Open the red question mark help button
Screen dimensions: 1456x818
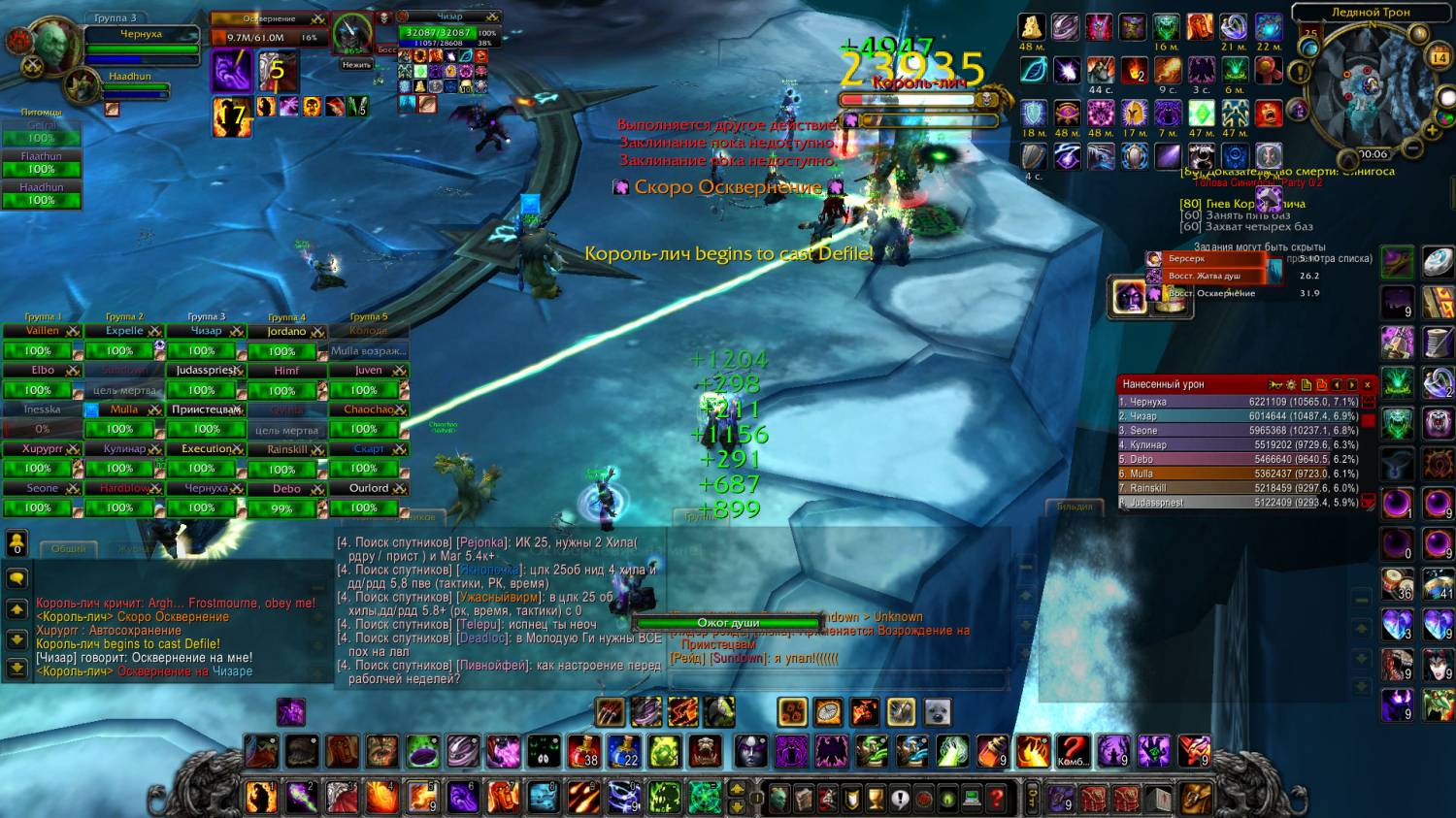coord(996,799)
